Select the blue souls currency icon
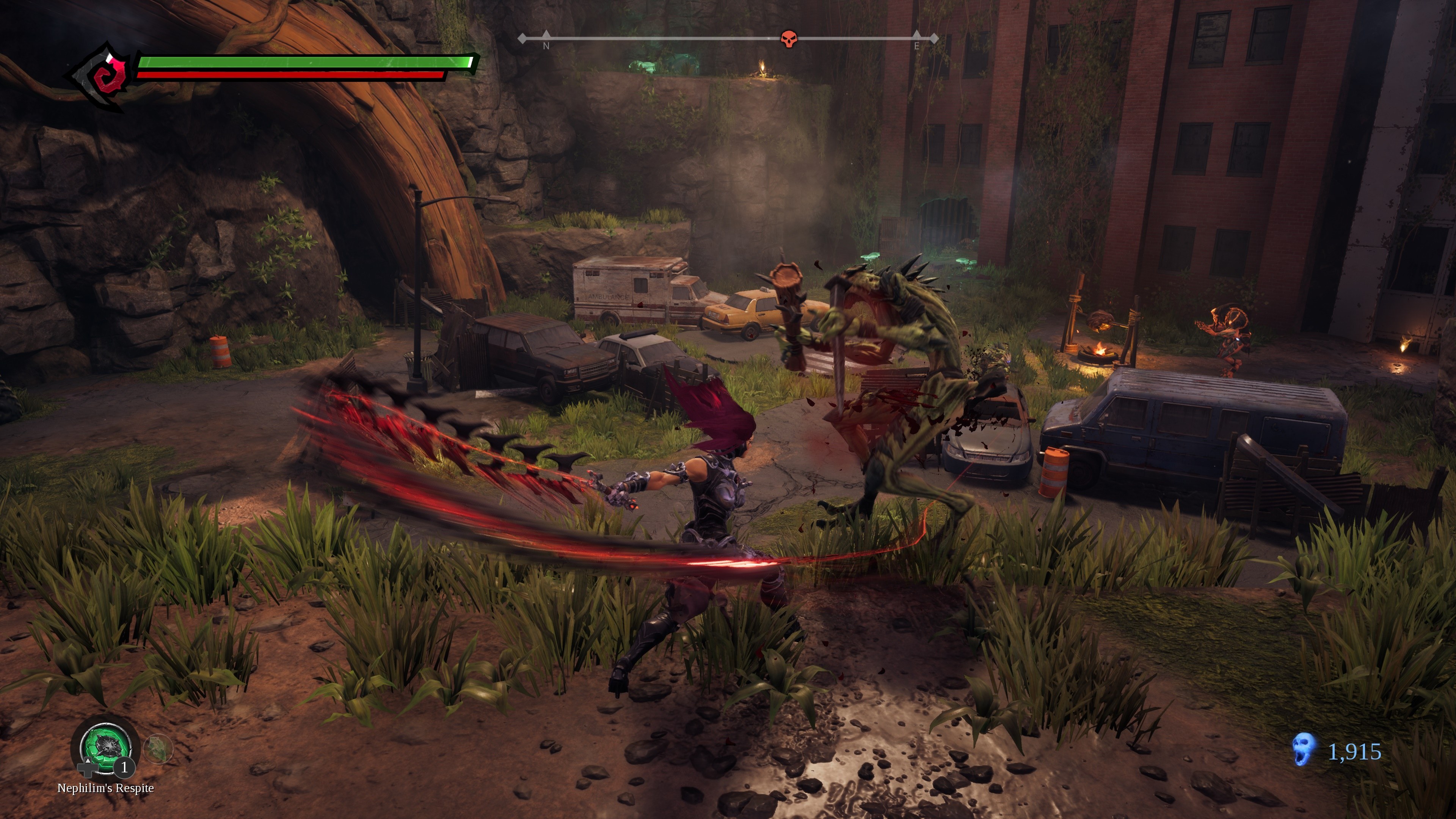 pyautogui.click(x=1303, y=750)
